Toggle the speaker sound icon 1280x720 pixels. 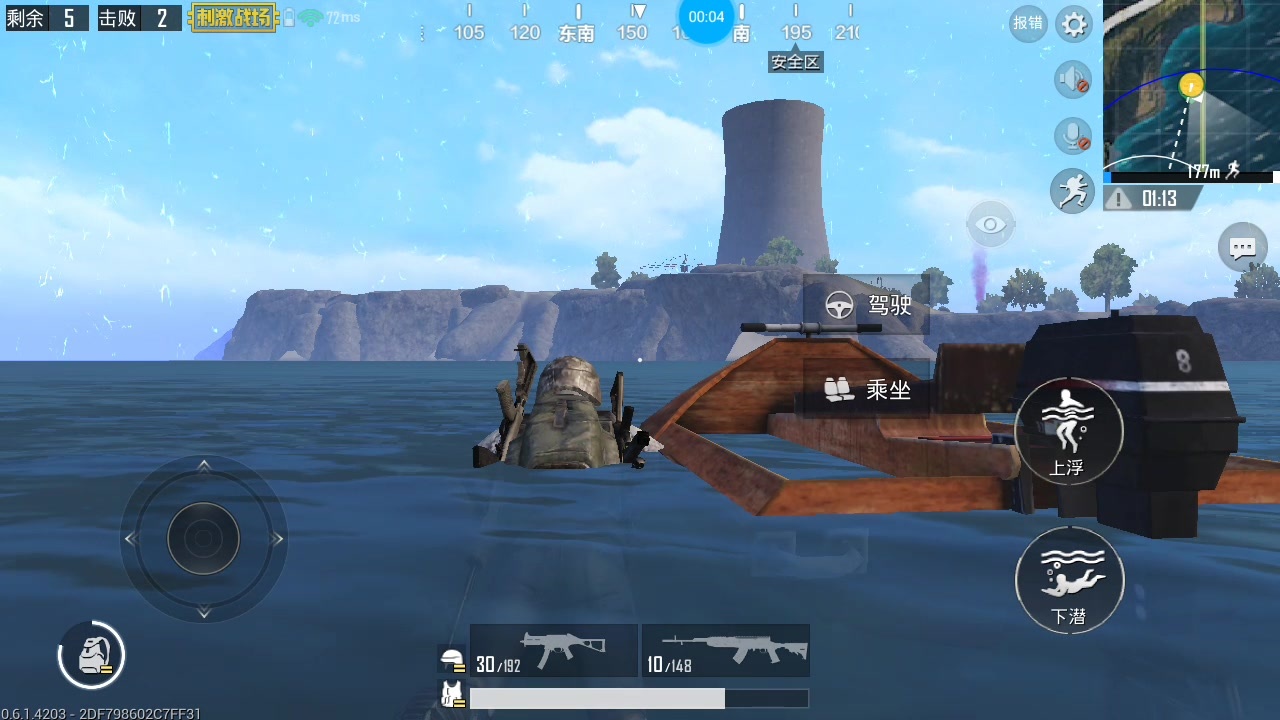pyautogui.click(x=1073, y=80)
